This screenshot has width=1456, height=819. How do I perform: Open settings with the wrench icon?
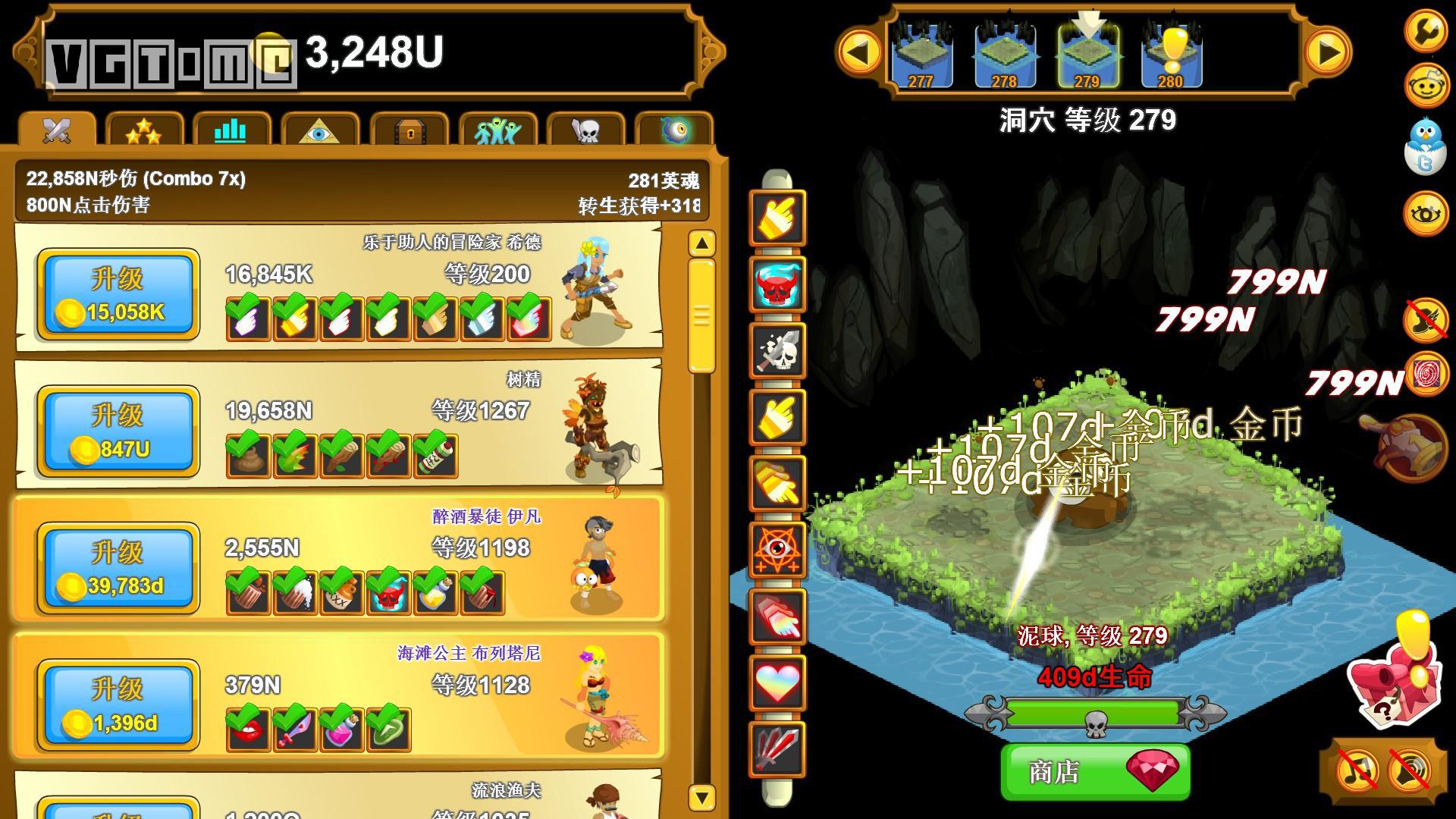point(1426,30)
